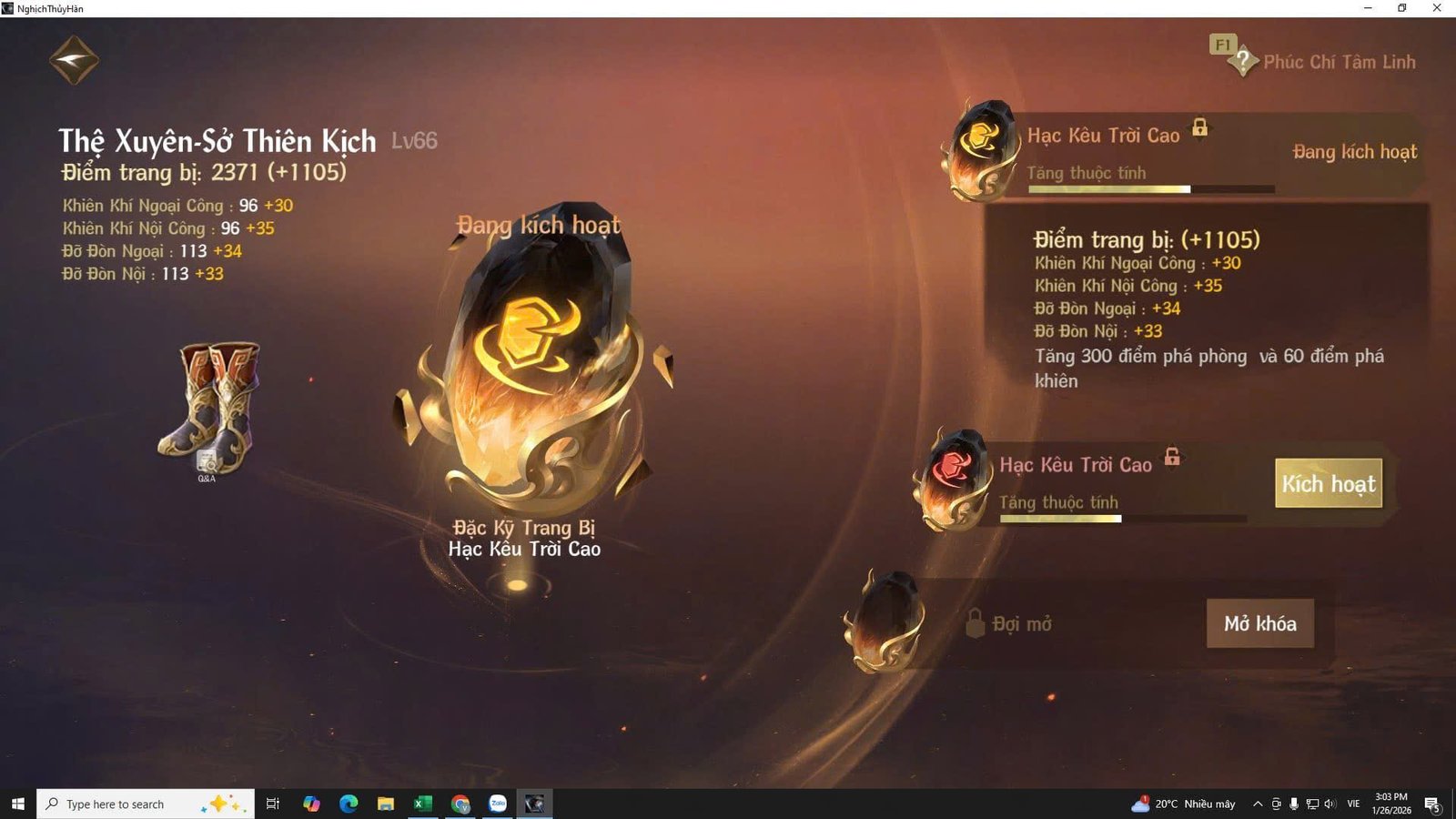Screen dimensions: 1456x819
Task: Open the Windows Start menu
Action: 17,804
